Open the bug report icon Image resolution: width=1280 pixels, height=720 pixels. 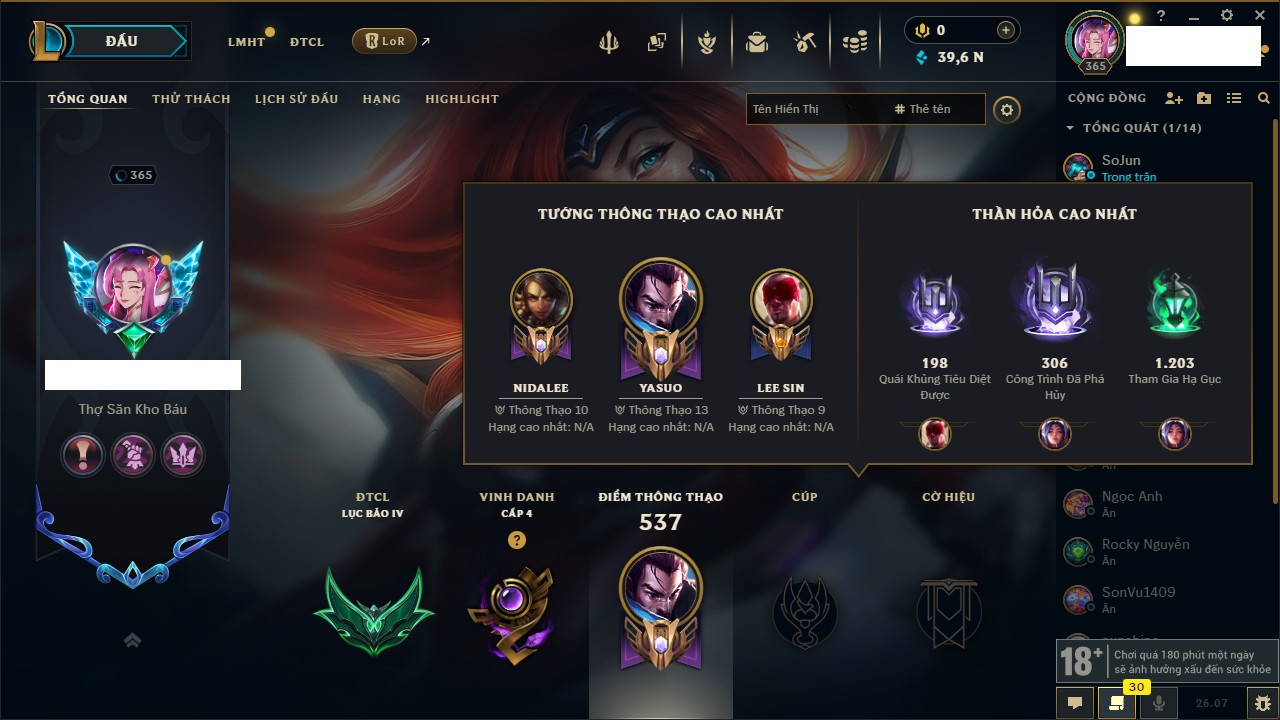coord(1262,703)
